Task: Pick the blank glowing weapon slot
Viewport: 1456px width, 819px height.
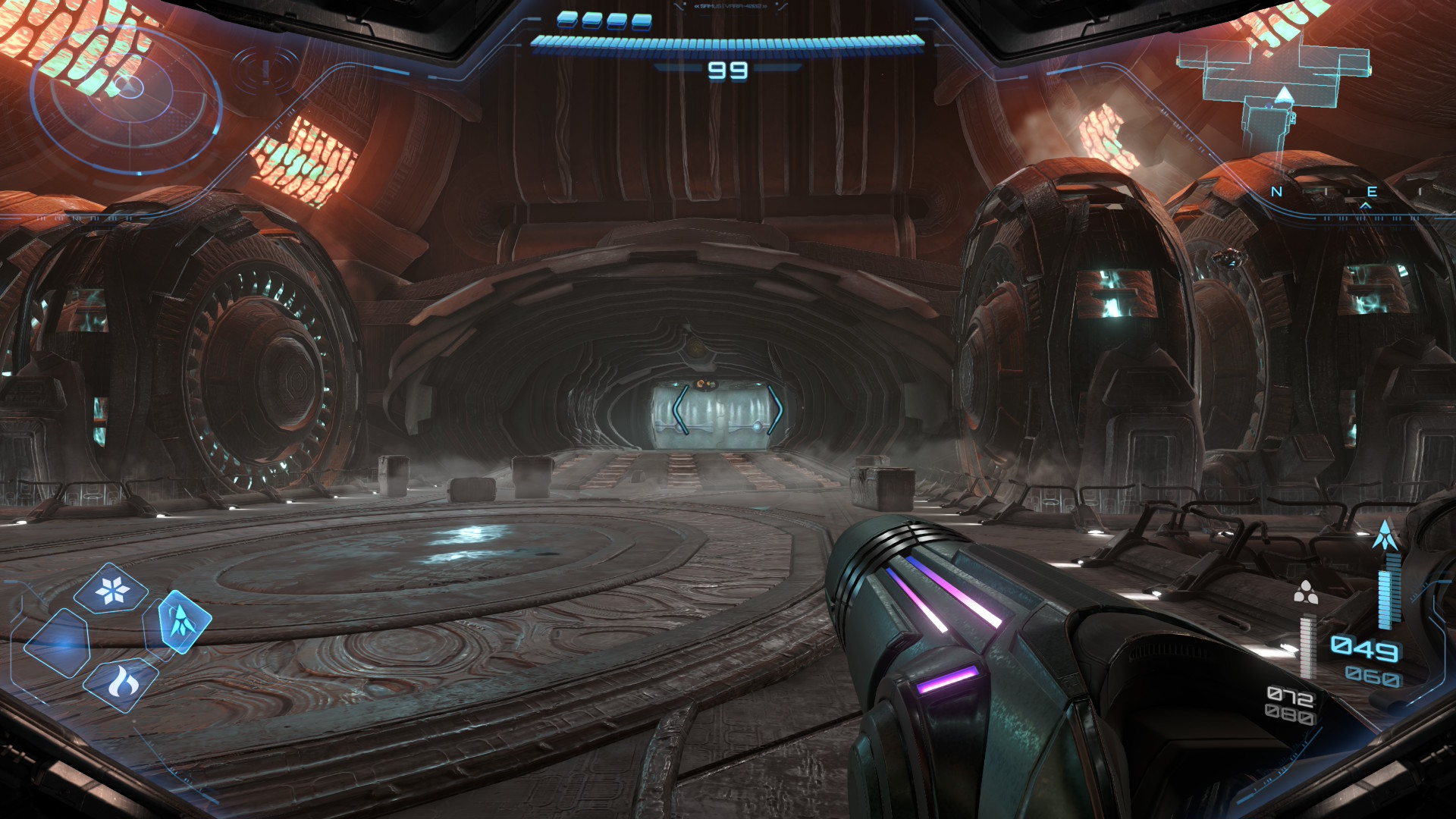Action: point(58,643)
